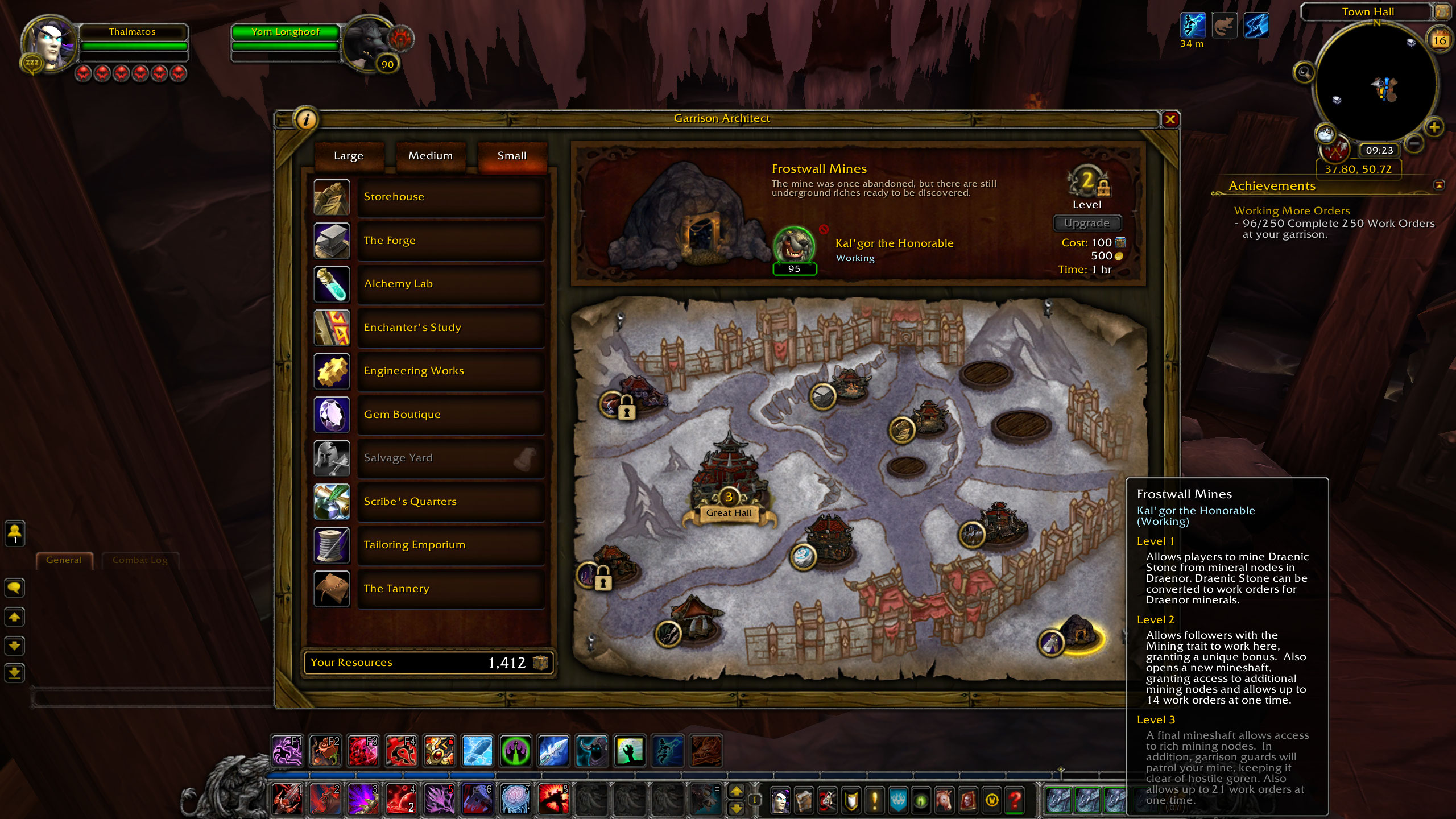The image size is (1456, 819).
Task: Open the General chat tab
Action: (x=64, y=560)
